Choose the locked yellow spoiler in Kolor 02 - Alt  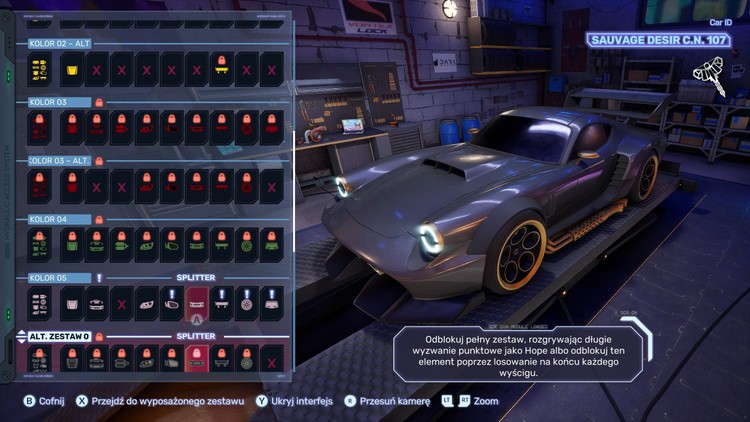222,69
